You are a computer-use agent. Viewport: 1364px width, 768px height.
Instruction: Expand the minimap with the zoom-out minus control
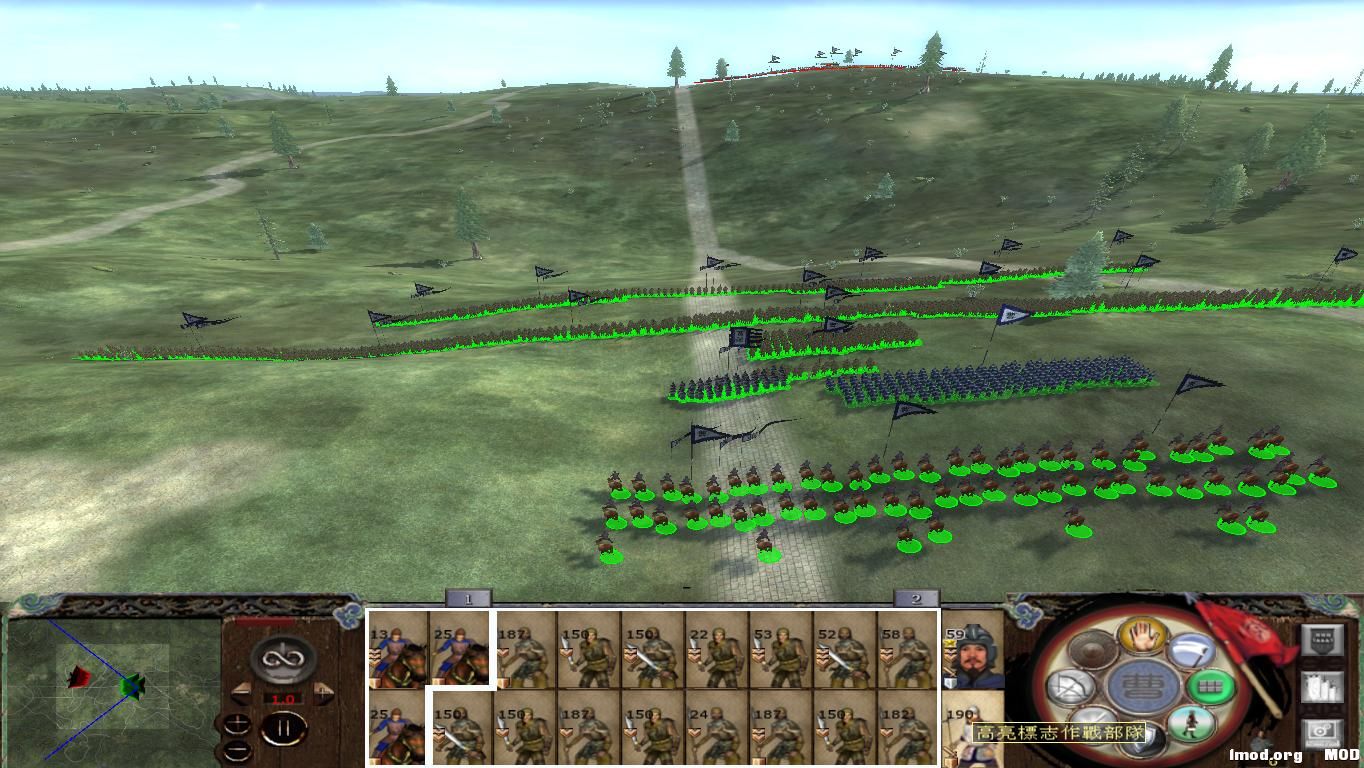click(x=238, y=750)
